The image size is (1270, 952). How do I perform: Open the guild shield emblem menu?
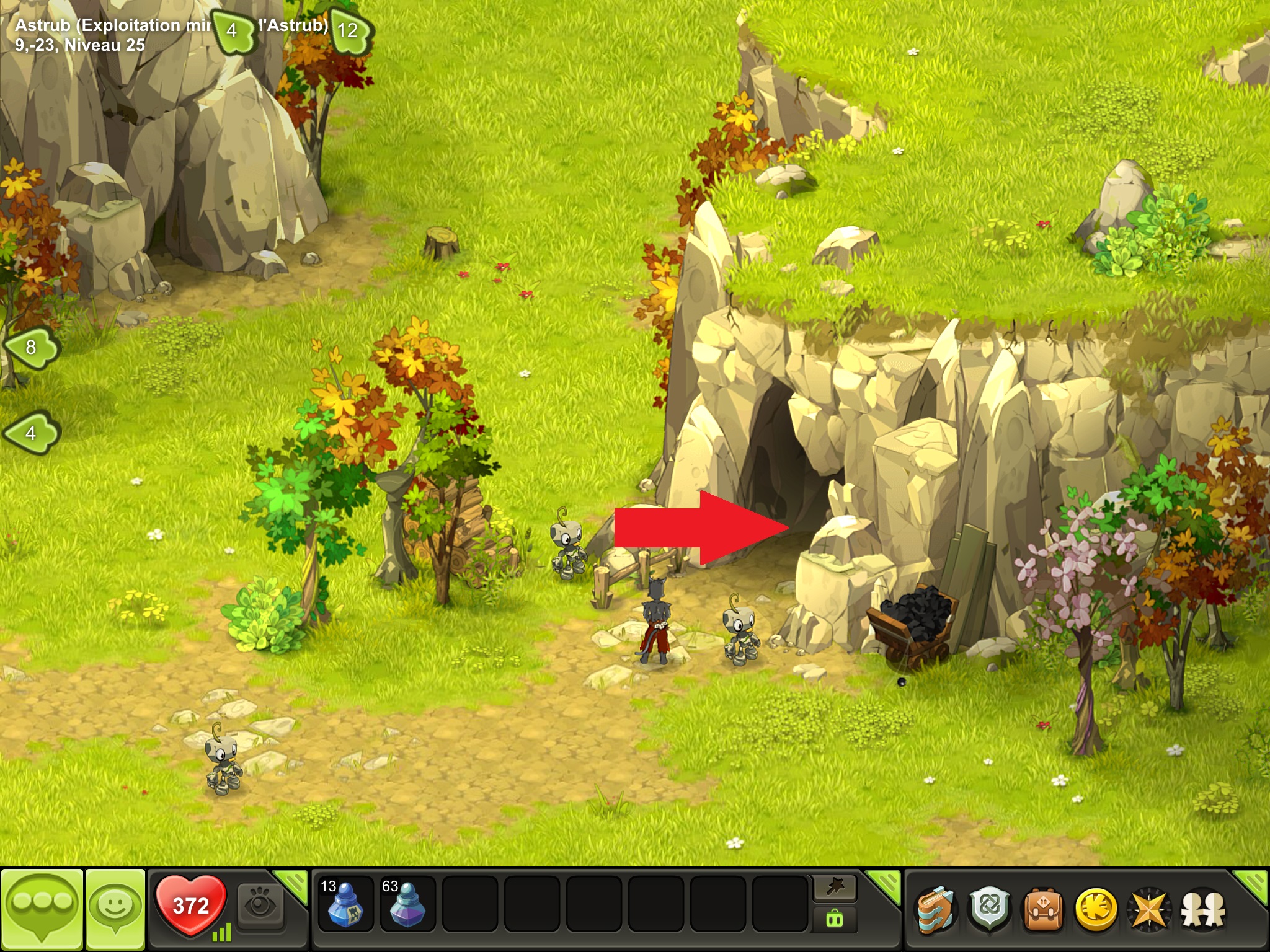[990, 910]
